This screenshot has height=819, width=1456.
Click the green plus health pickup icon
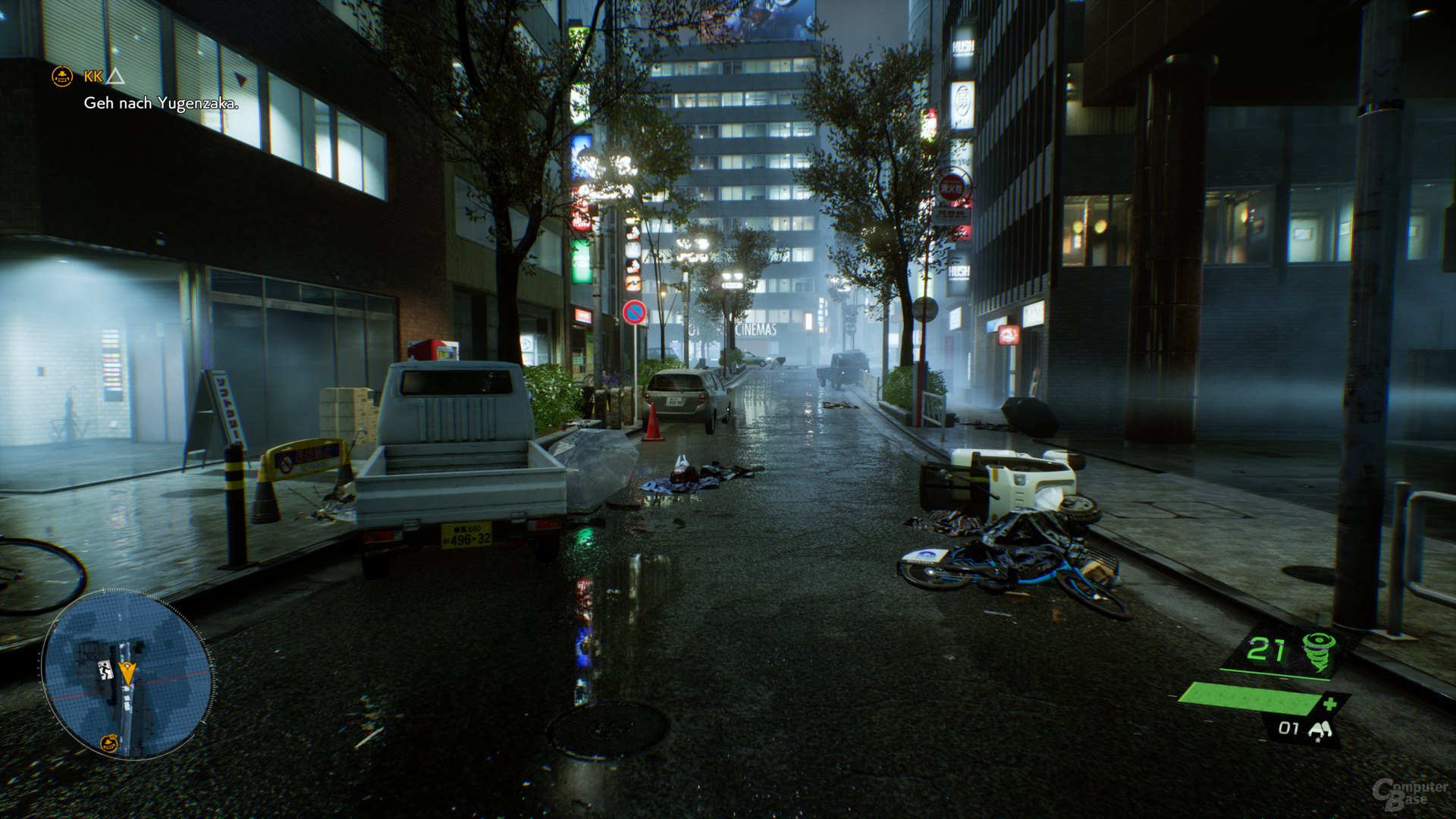tap(1330, 703)
